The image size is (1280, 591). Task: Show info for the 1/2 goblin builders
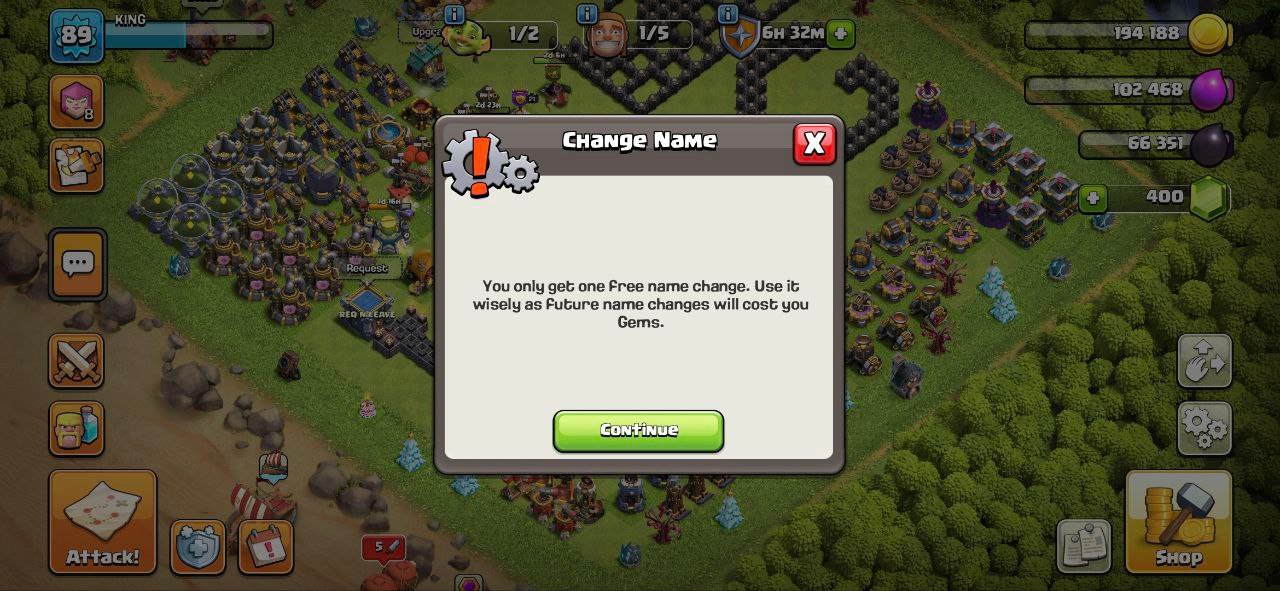[x=454, y=14]
